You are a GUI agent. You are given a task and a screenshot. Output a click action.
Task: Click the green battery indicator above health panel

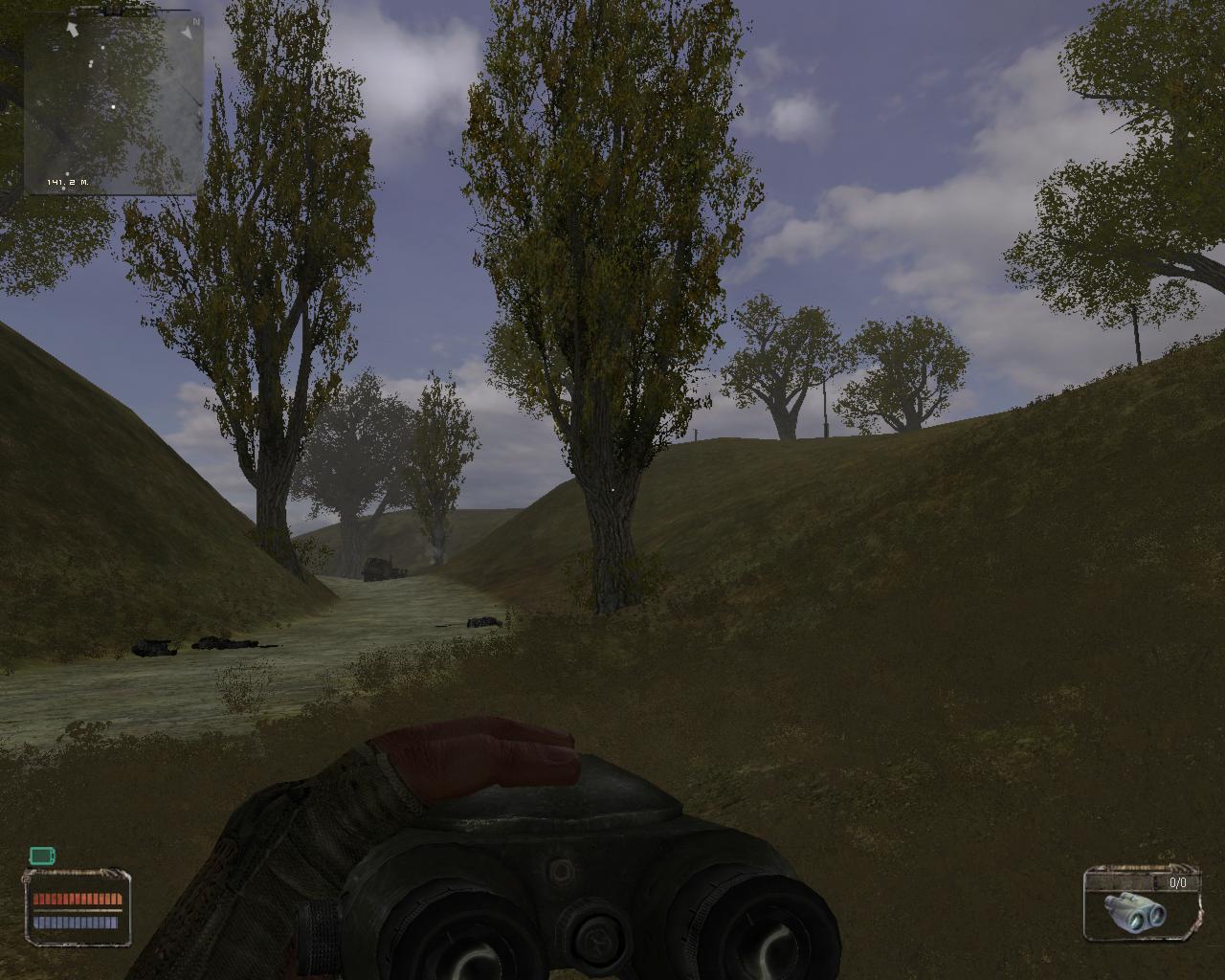tap(42, 856)
